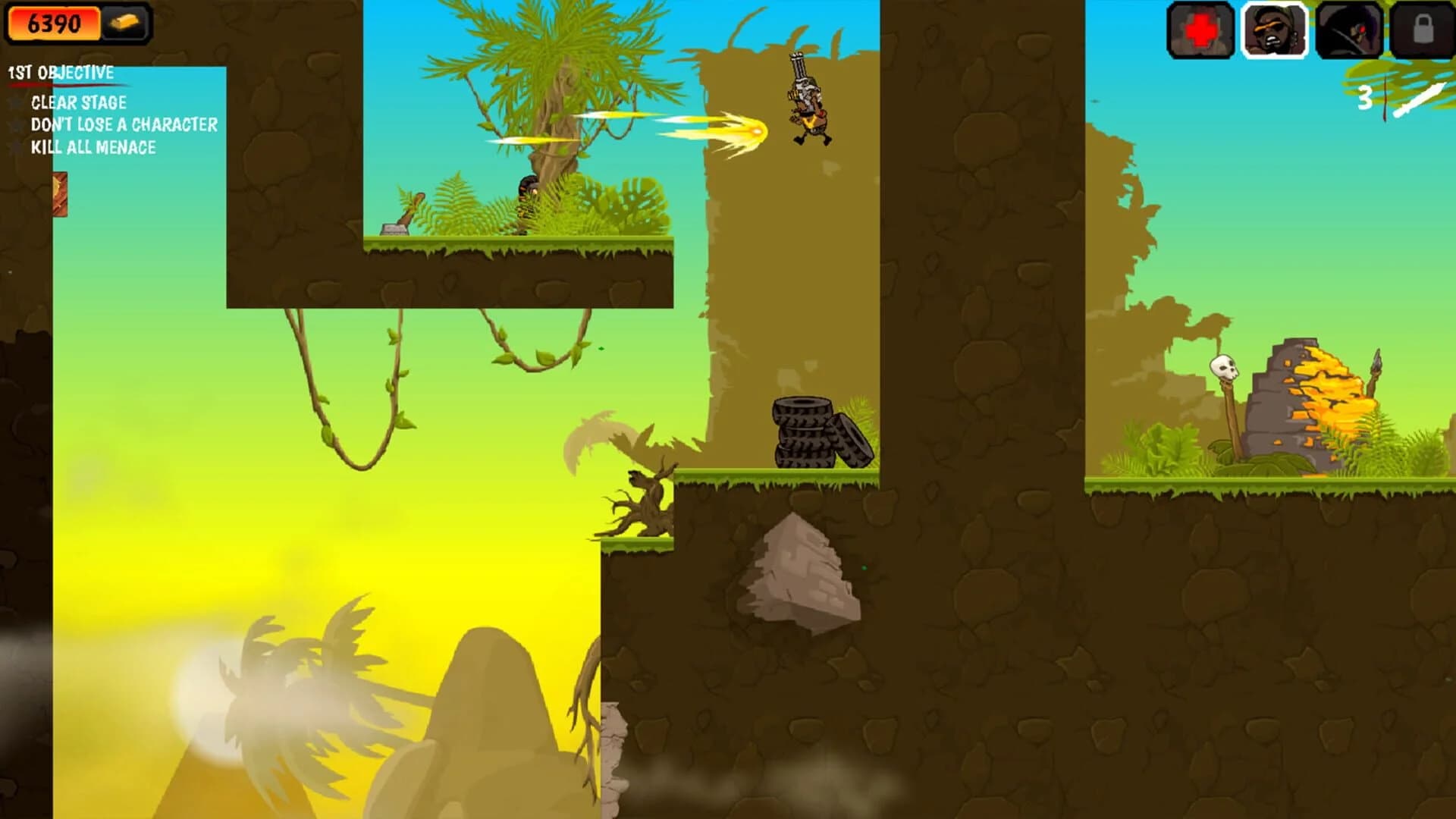Click the gold bar currency icon
1456x819 pixels.
tap(125, 23)
